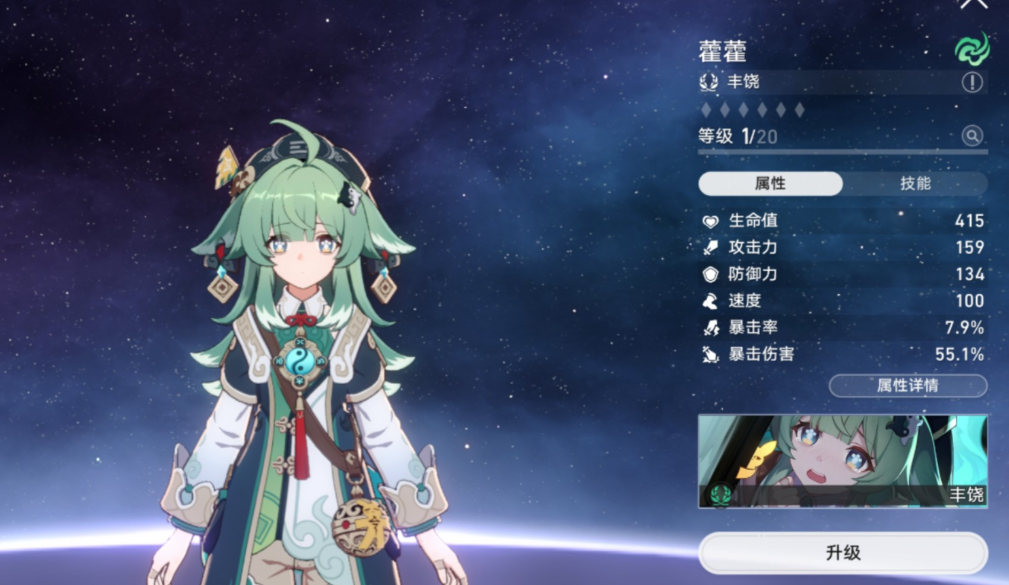Show path info via exclamation icon

pyautogui.click(x=972, y=82)
